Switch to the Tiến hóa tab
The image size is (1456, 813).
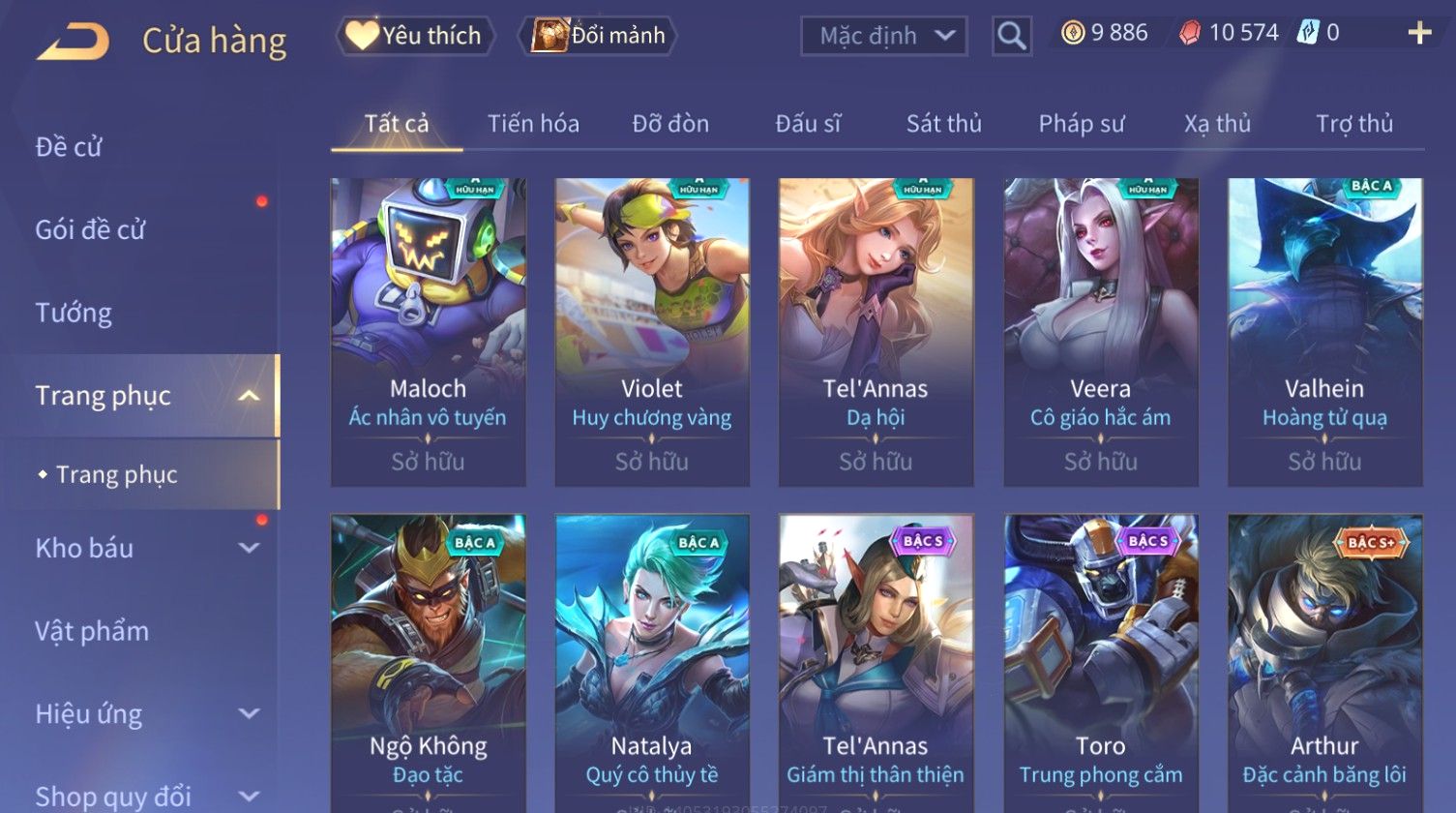(533, 124)
